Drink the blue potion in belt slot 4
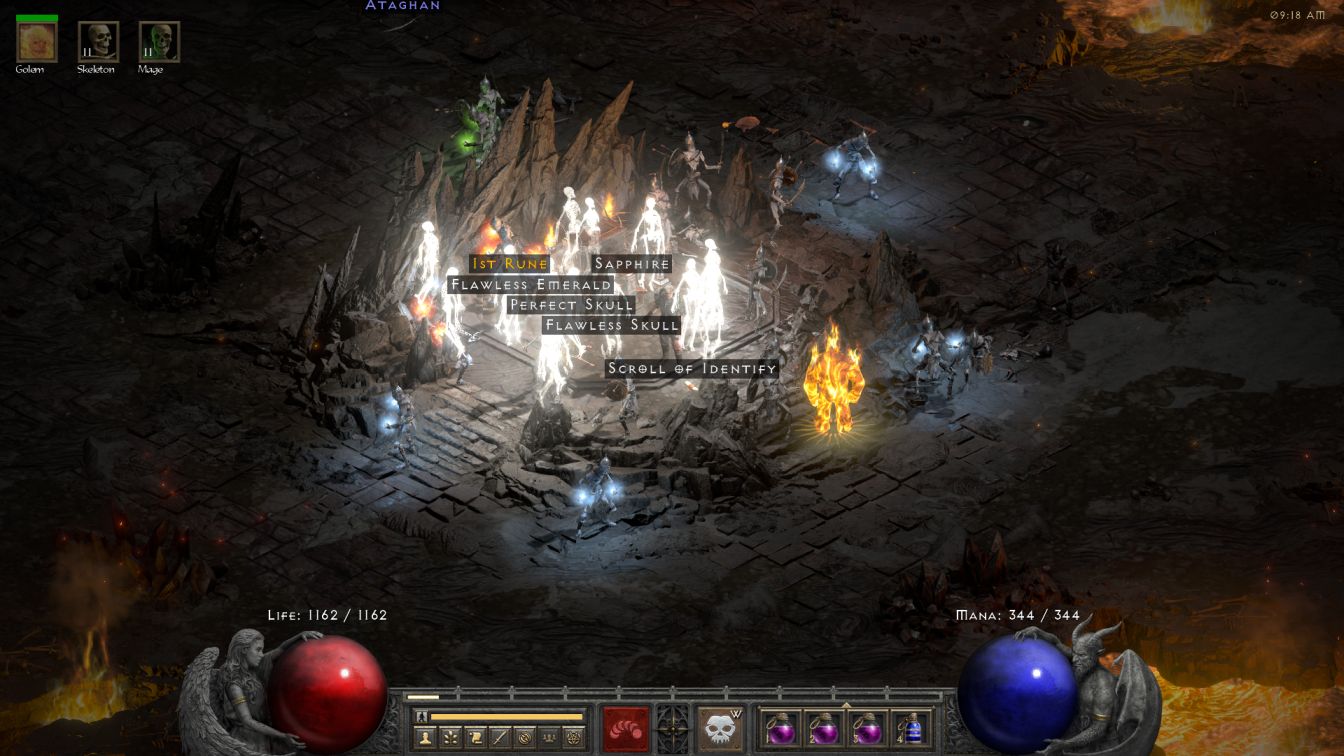Screen dimensions: 1344x756 pos(910,728)
